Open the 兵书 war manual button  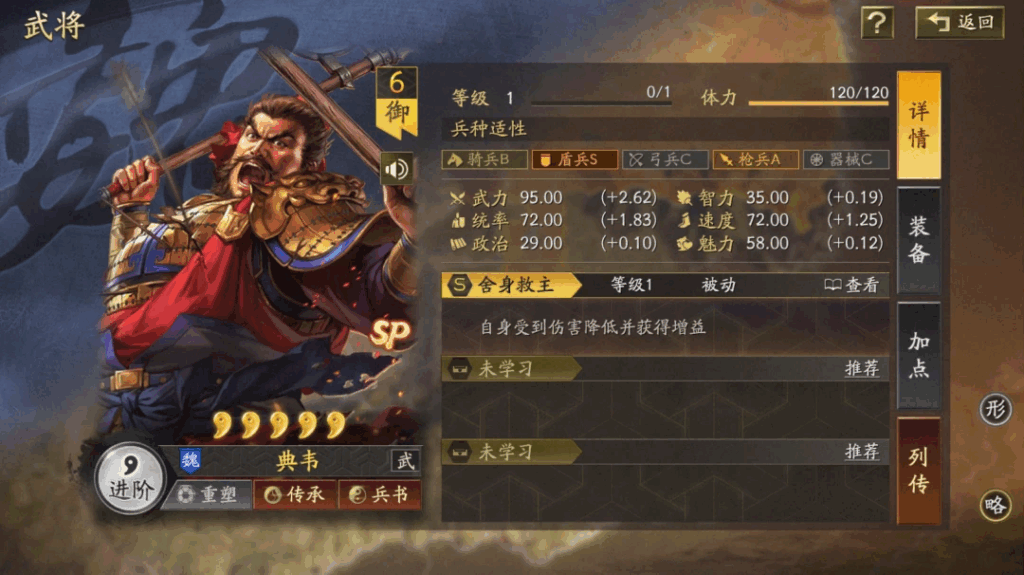380,495
